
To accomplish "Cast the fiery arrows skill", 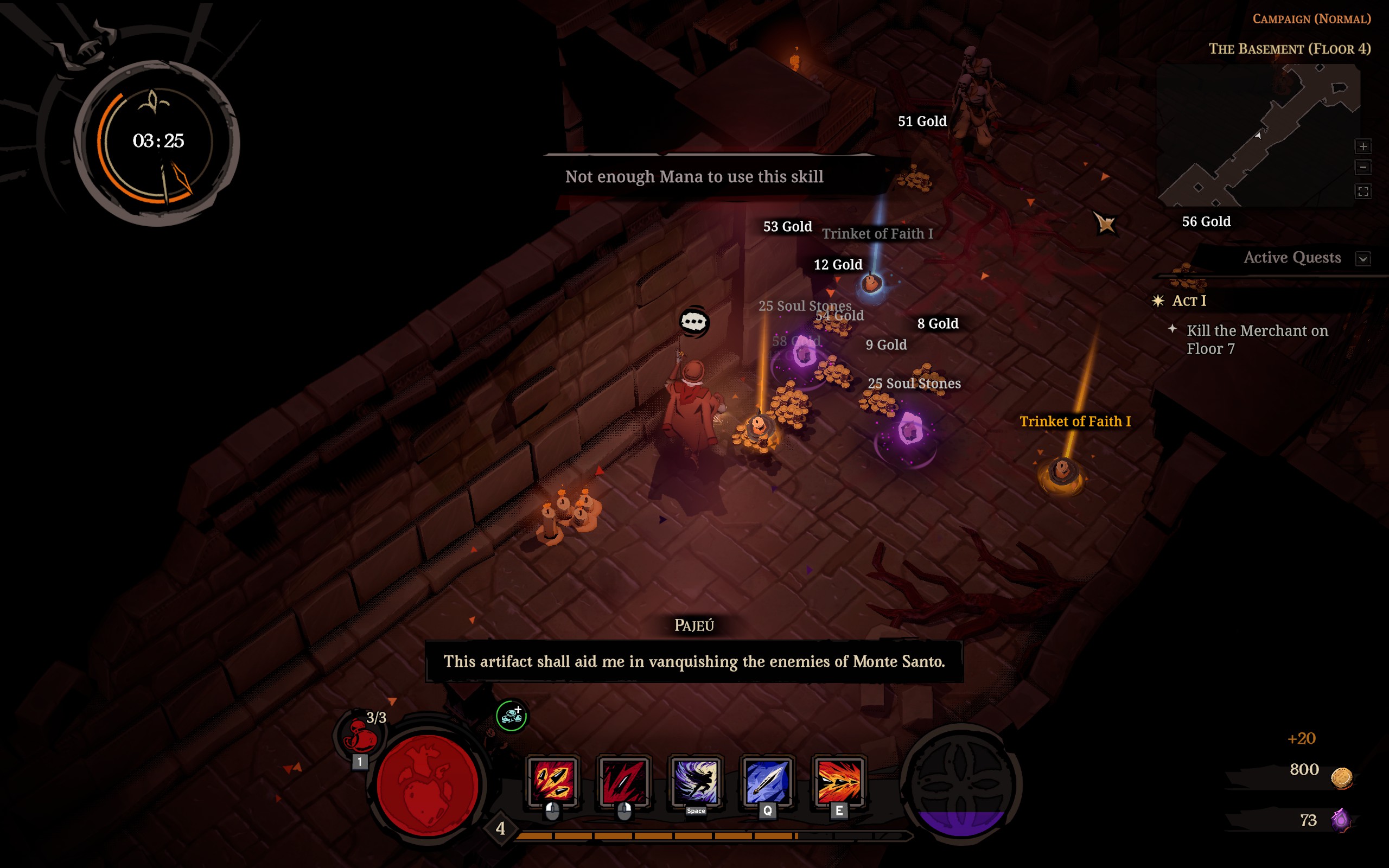I will point(839,781).
